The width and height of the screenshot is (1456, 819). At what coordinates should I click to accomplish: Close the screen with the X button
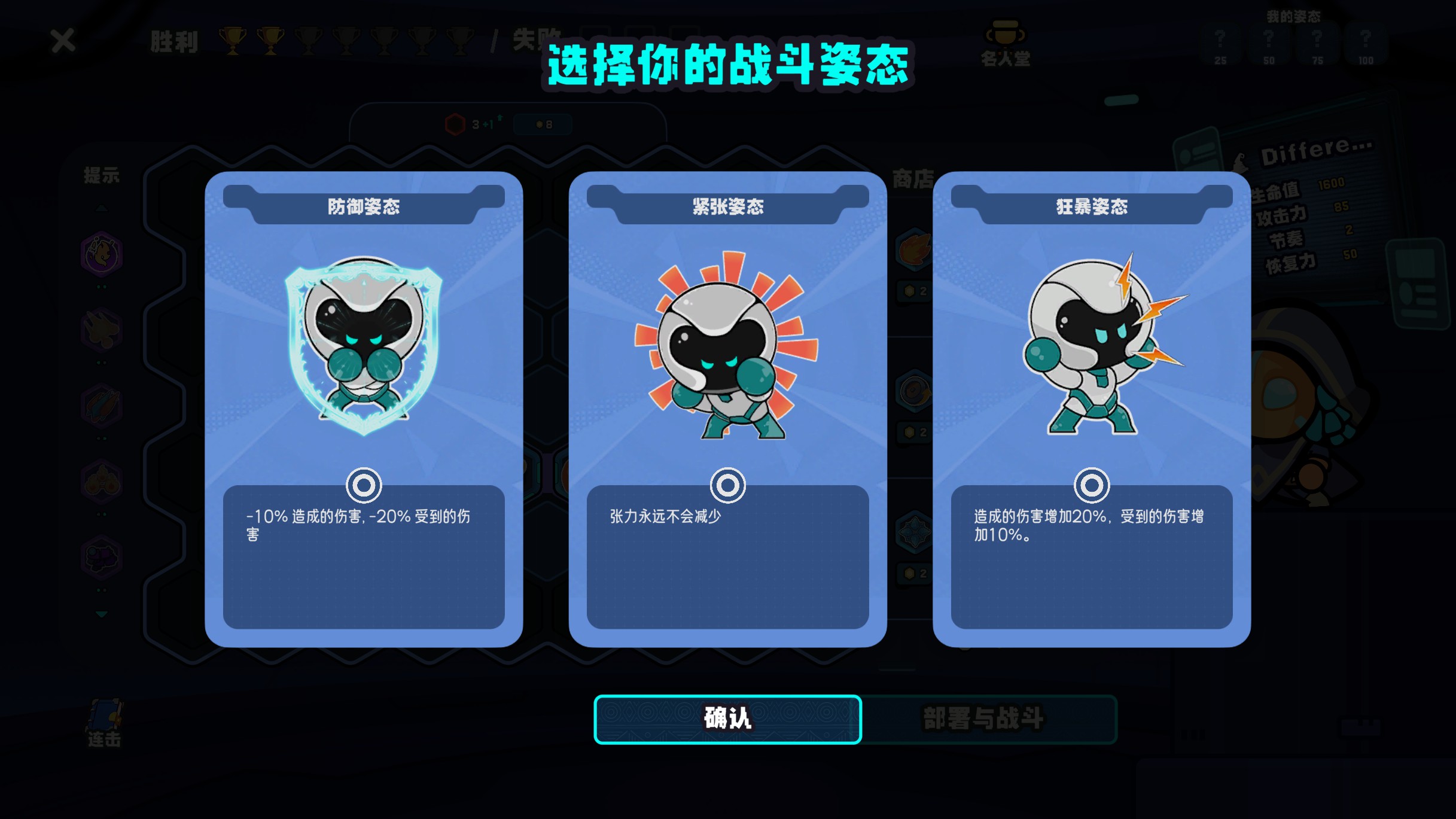pos(62,41)
